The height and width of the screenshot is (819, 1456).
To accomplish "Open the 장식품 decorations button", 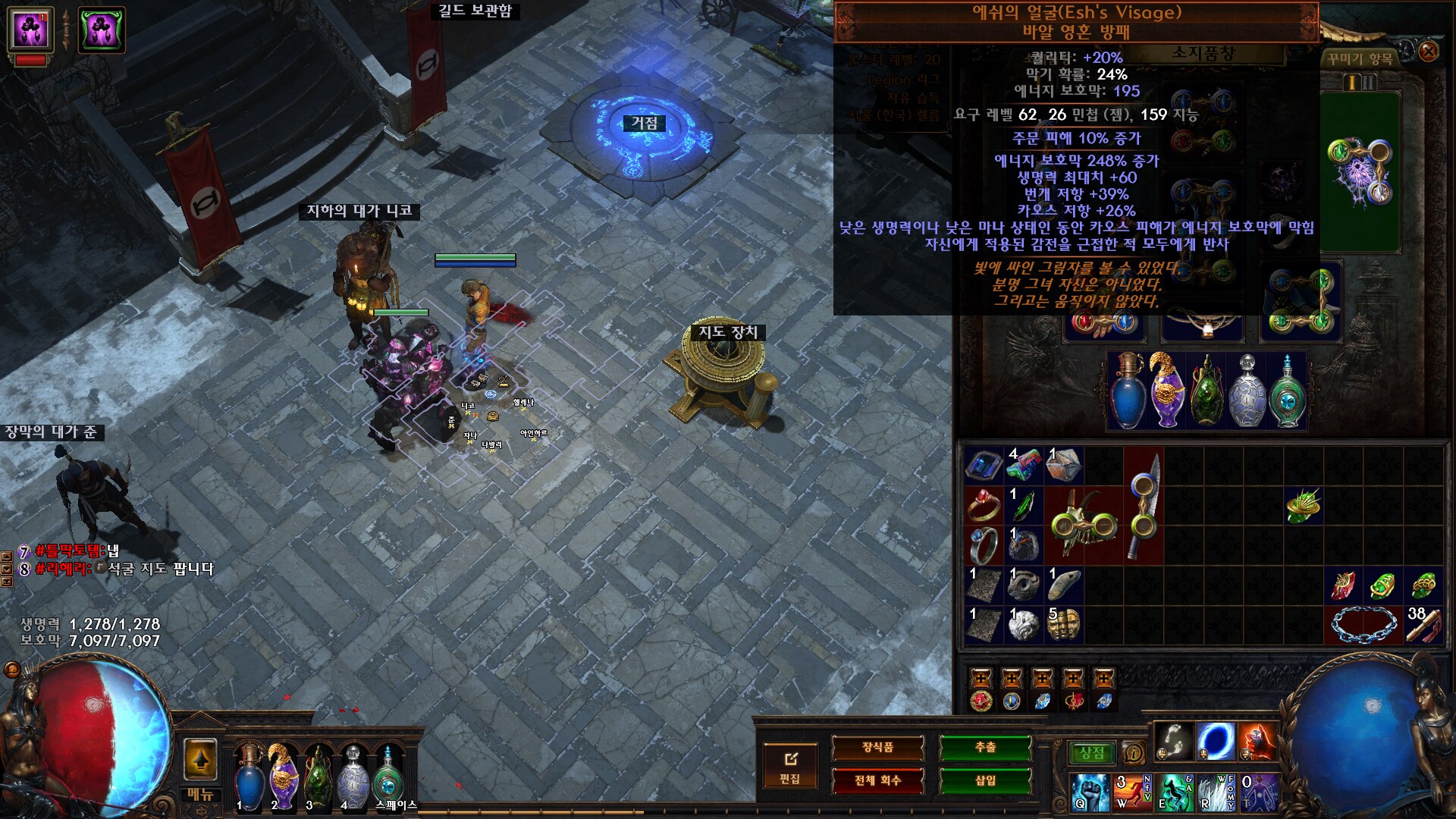I will [877, 748].
